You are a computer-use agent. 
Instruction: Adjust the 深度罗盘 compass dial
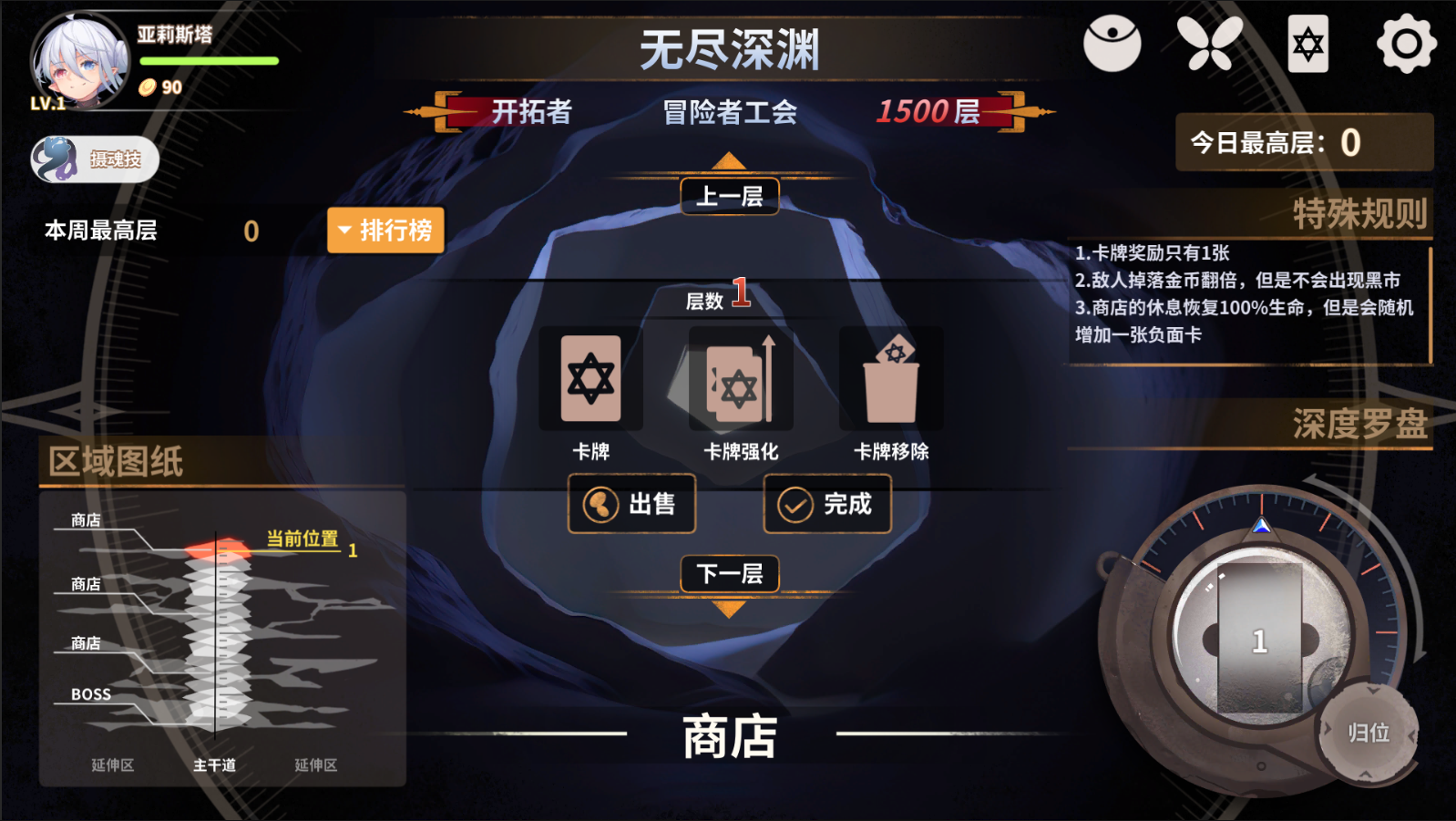point(1259,638)
